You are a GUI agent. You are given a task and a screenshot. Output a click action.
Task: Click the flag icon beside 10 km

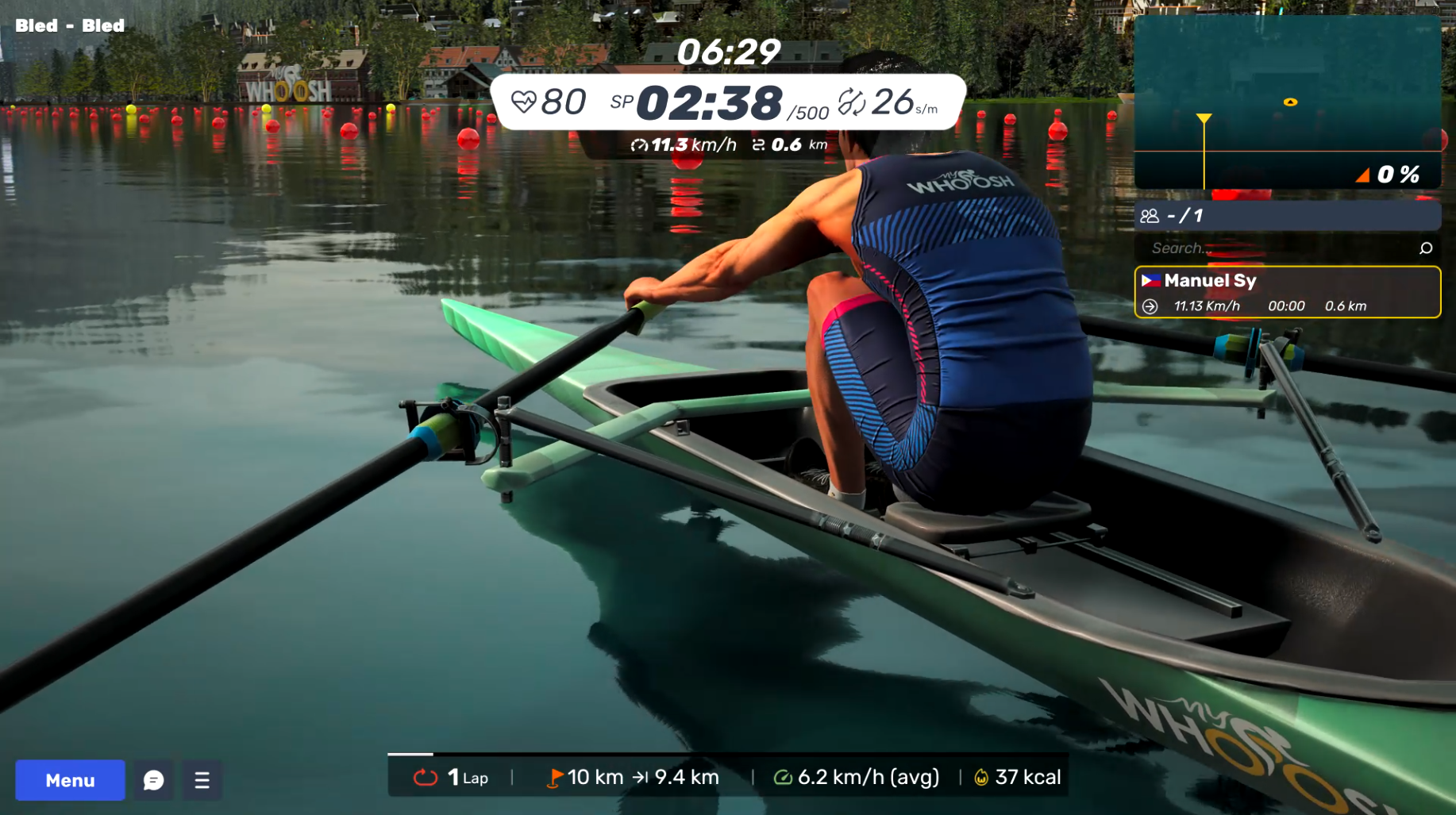tap(556, 777)
